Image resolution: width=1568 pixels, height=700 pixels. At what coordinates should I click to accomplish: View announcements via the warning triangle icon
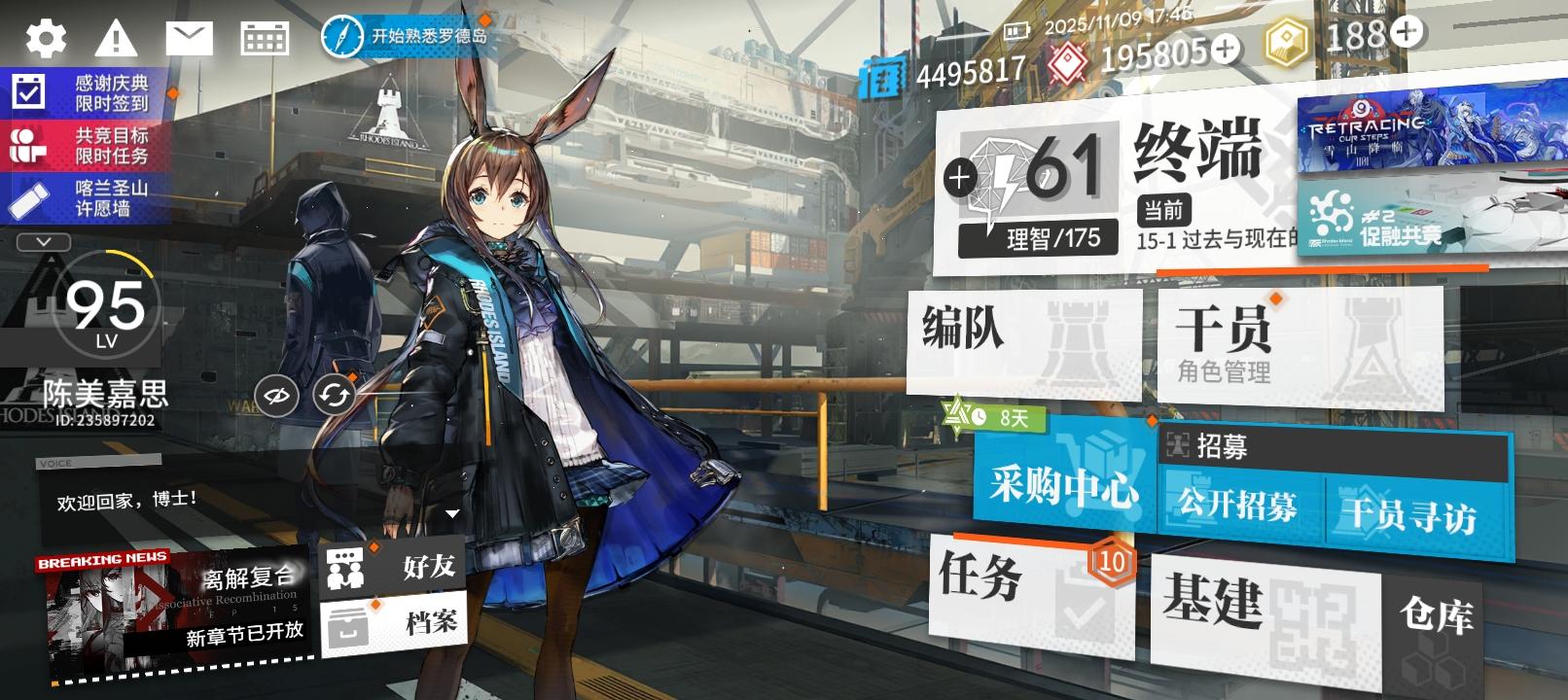(117, 37)
